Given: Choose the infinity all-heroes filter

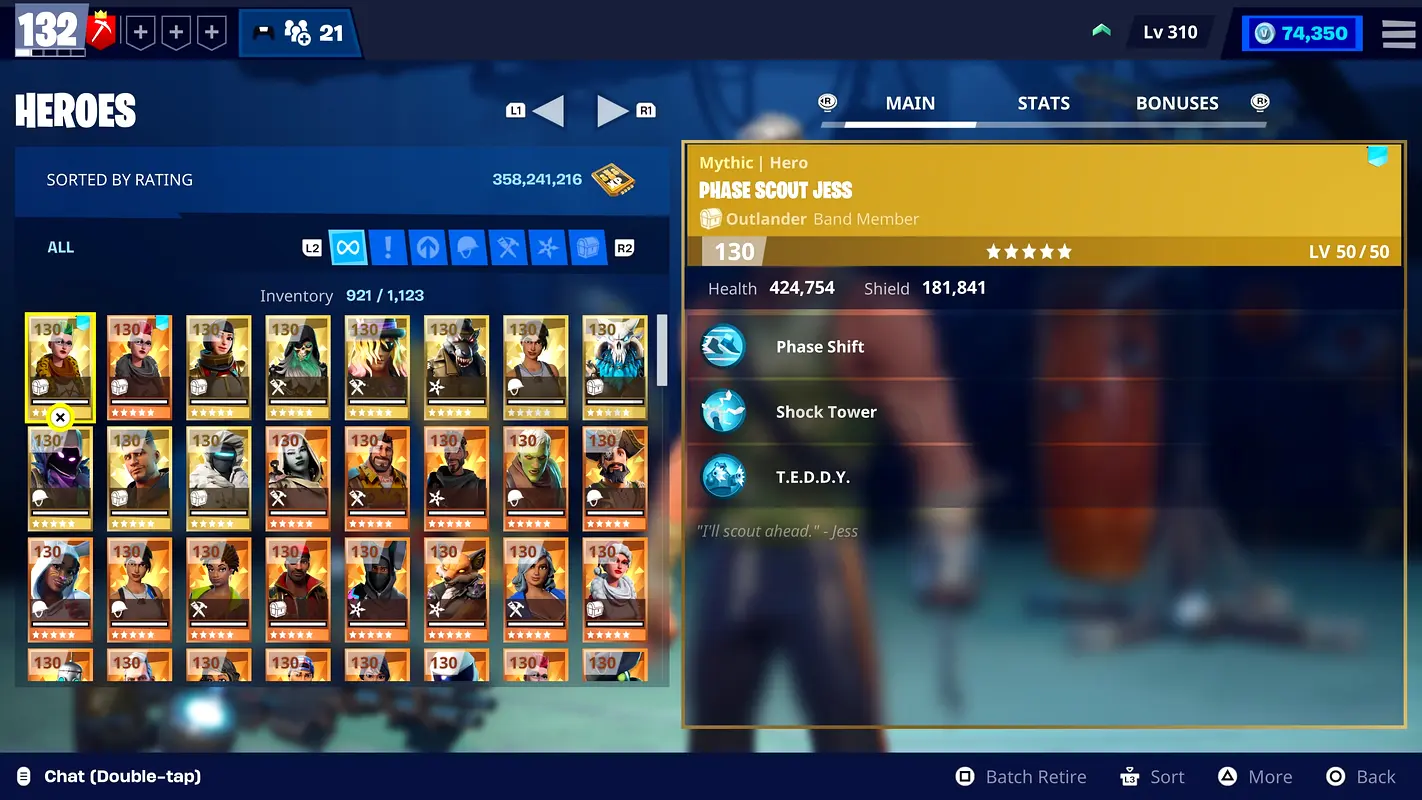Looking at the screenshot, I should coord(348,247).
